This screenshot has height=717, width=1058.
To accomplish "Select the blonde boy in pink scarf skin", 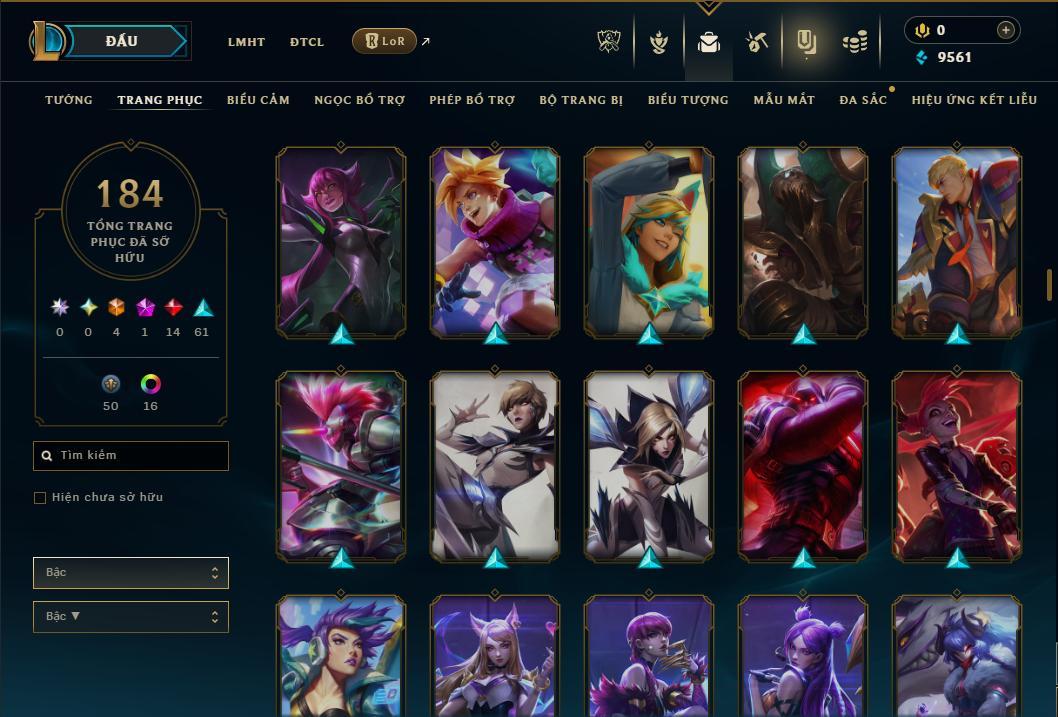I will (495, 240).
